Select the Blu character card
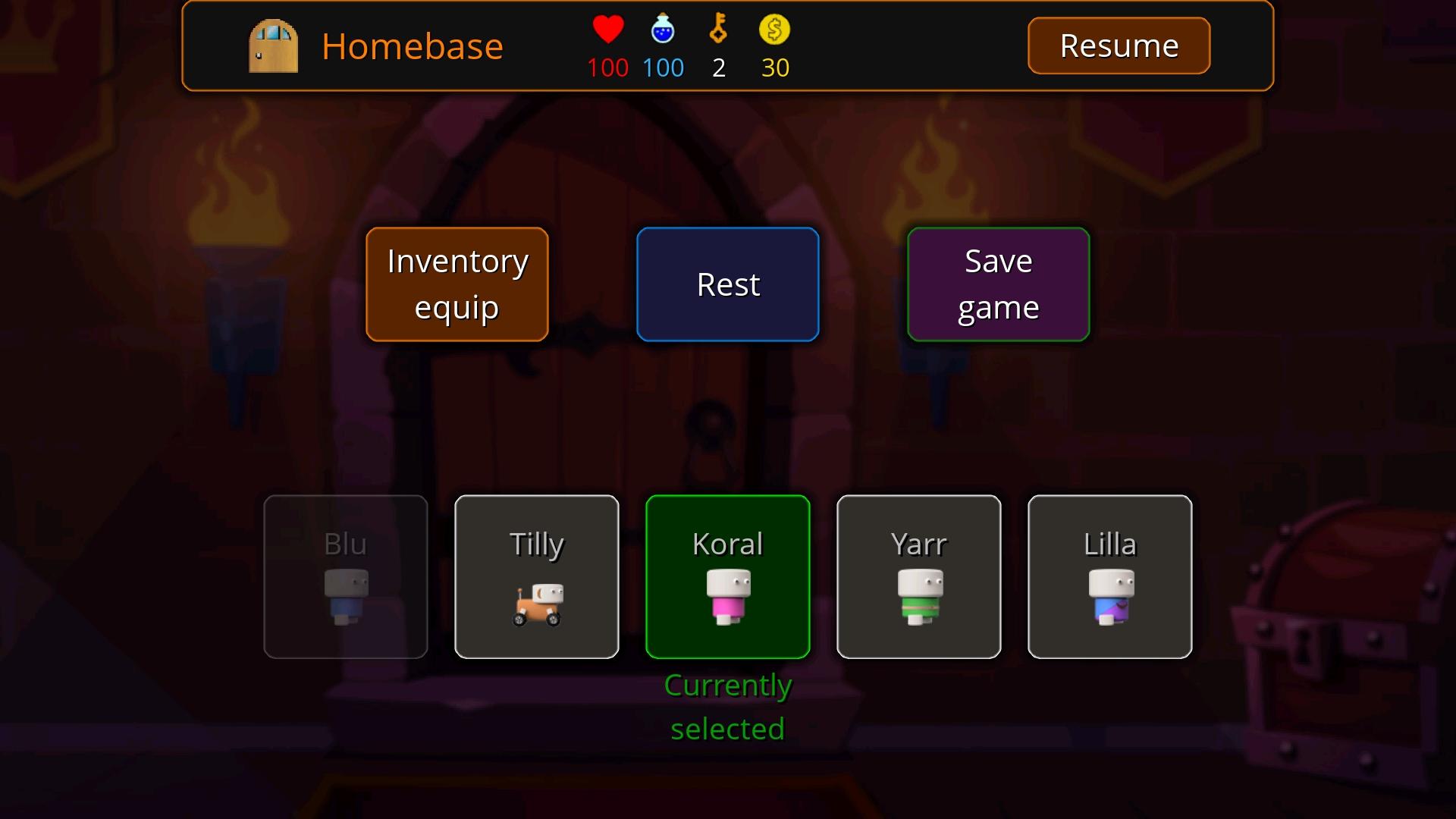The width and height of the screenshot is (1456, 819). pos(345,576)
